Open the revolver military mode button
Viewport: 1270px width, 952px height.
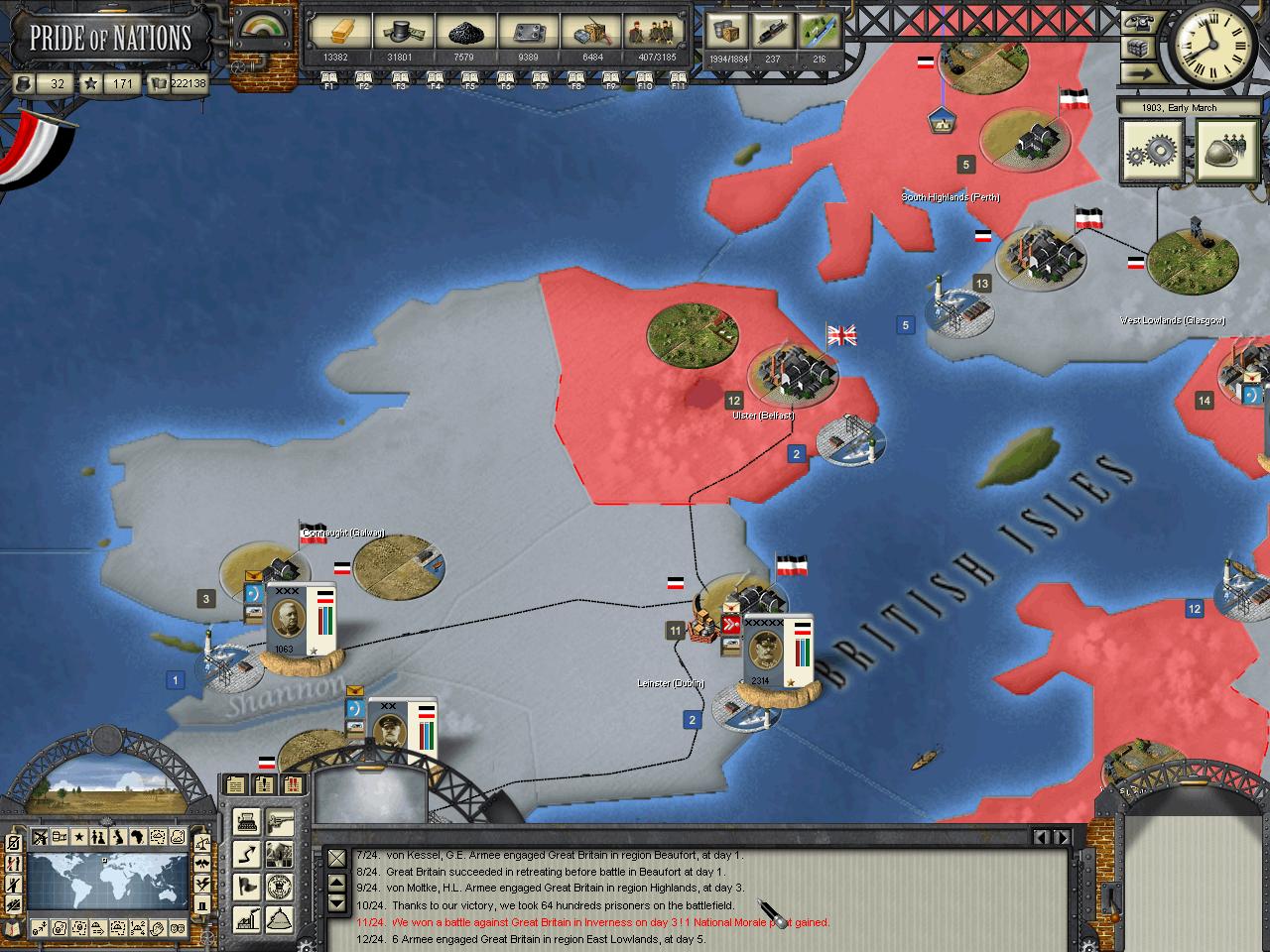pos(280,820)
